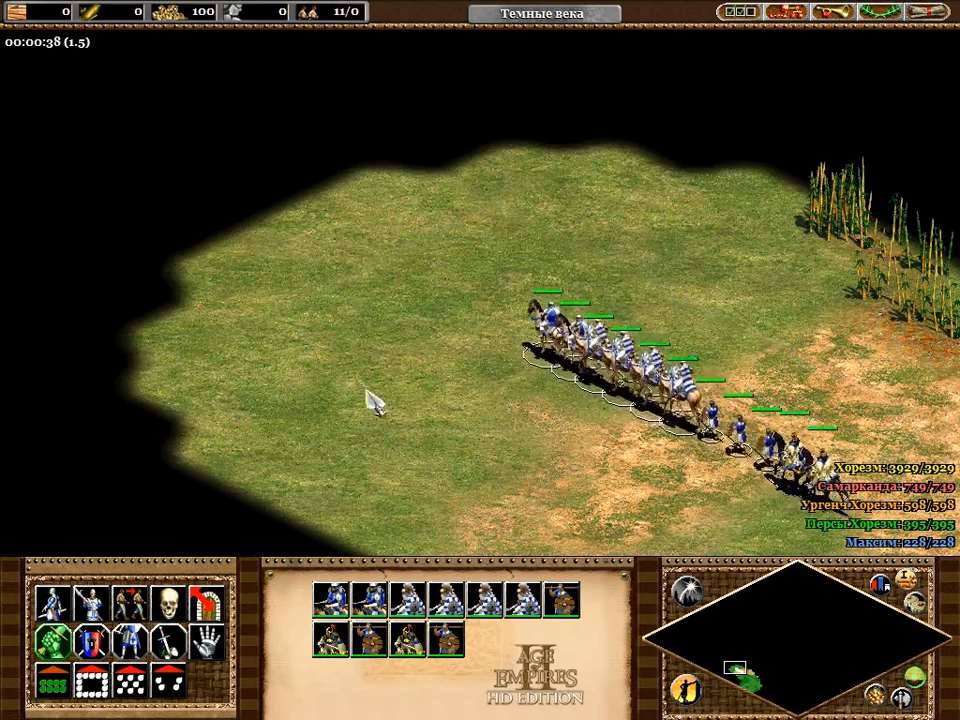Choose the green line formation
The image size is (960, 720).
[x=53, y=680]
